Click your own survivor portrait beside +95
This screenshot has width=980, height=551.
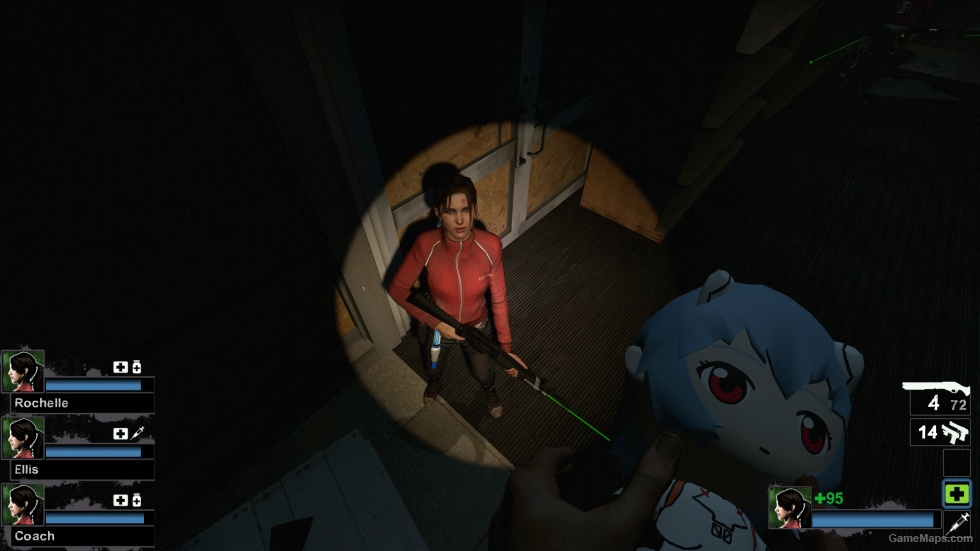(x=789, y=507)
